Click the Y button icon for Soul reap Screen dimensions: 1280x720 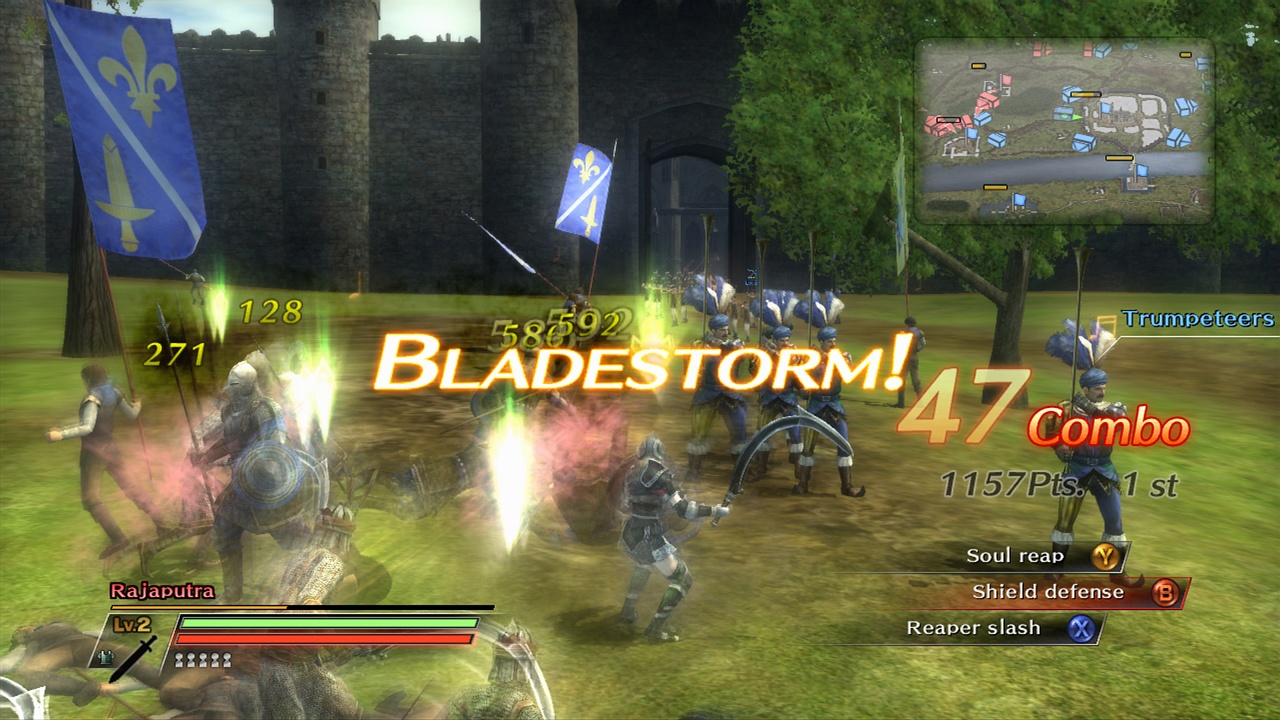point(1107,555)
